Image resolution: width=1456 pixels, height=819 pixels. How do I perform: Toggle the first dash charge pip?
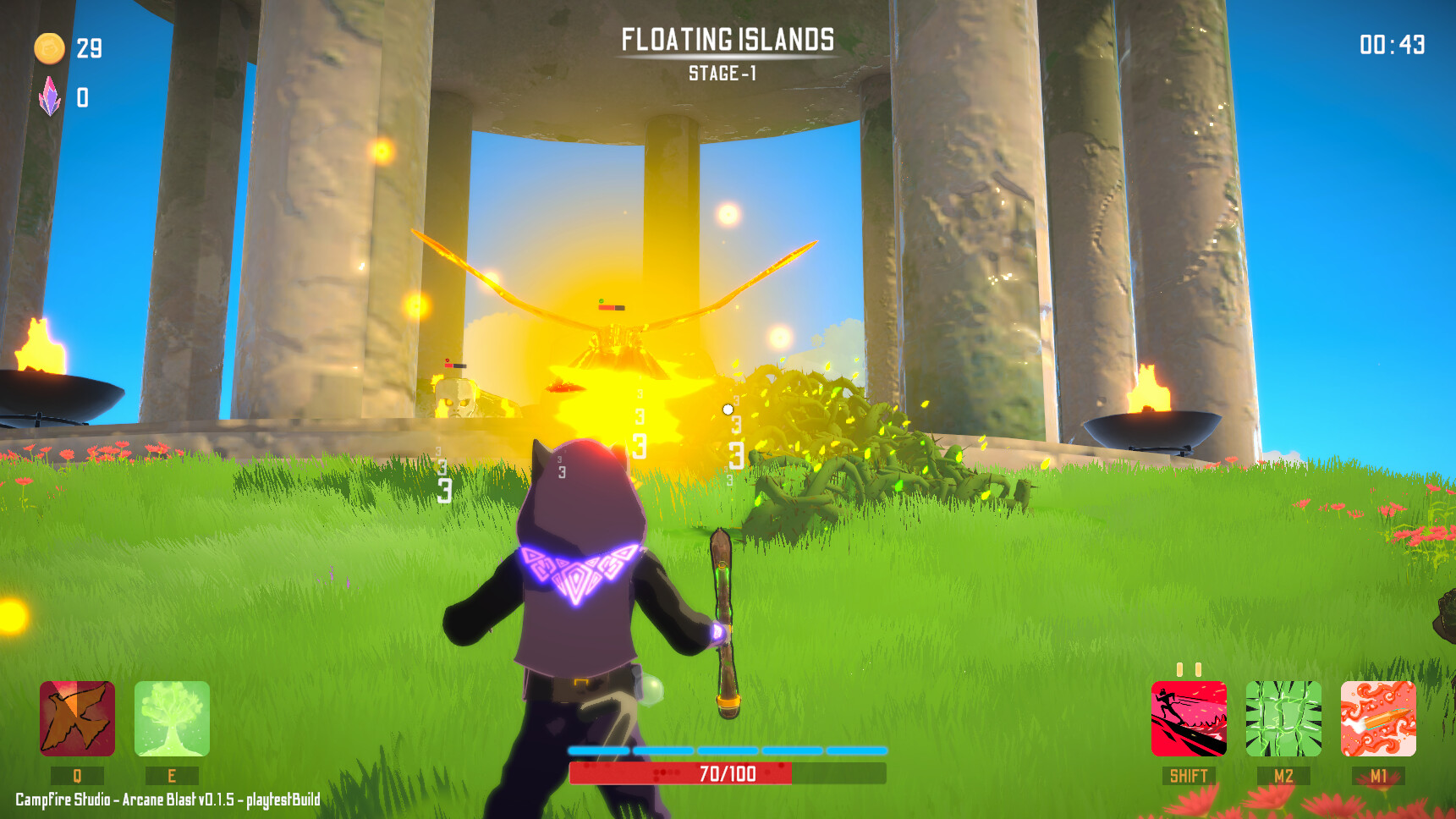(1180, 668)
